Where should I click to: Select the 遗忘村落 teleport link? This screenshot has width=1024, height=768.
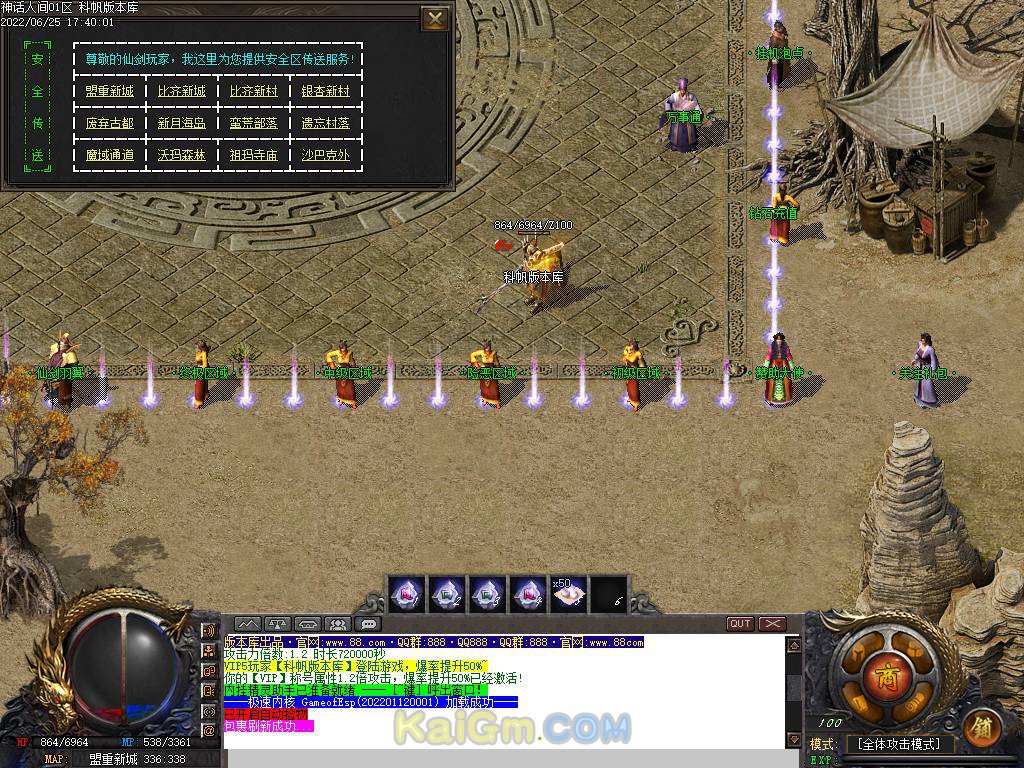pyautogui.click(x=326, y=123)
